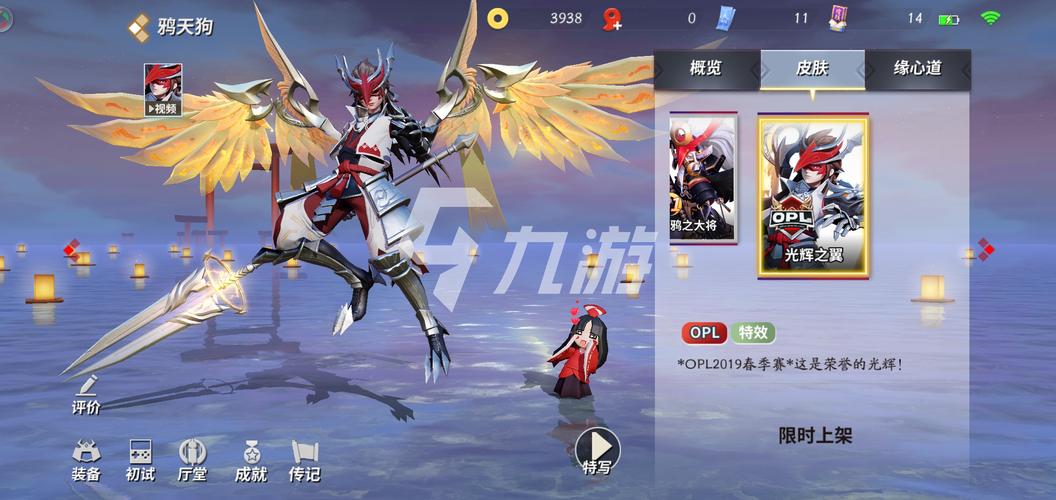Open the 缘心道 tab
1056x500 pixels.
click(917, 69)
